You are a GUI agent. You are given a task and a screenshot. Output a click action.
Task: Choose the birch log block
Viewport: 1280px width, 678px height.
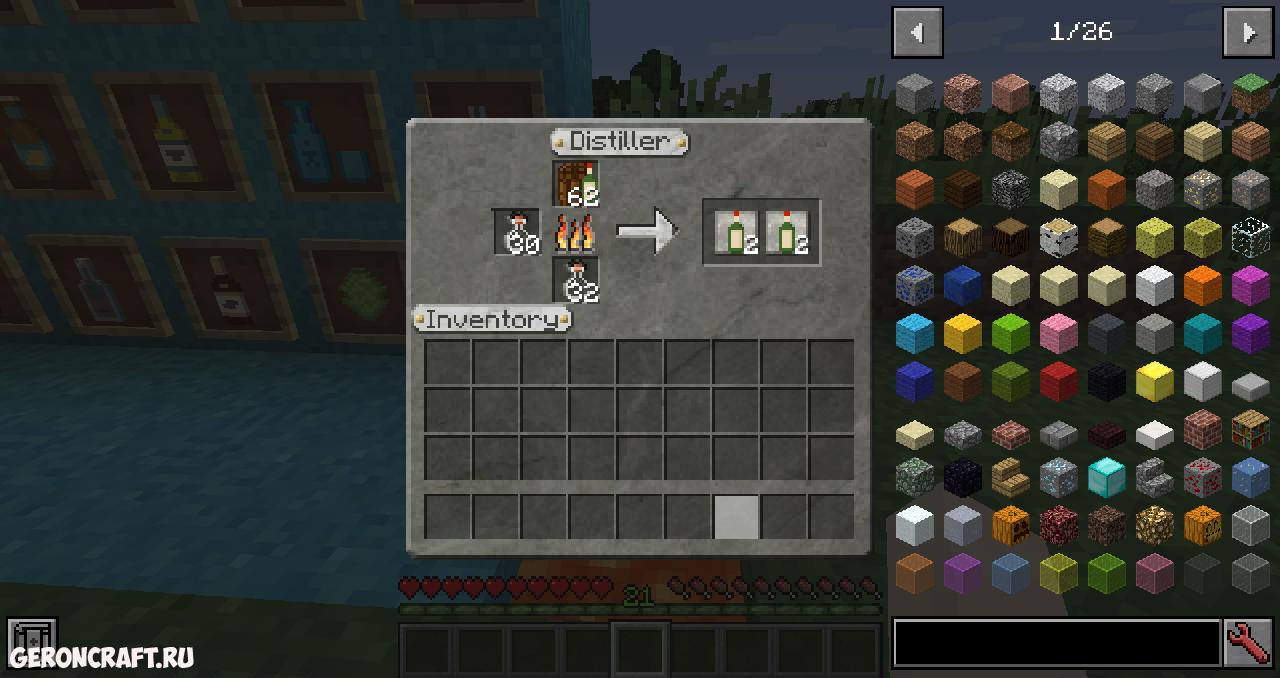point(1058,237)
